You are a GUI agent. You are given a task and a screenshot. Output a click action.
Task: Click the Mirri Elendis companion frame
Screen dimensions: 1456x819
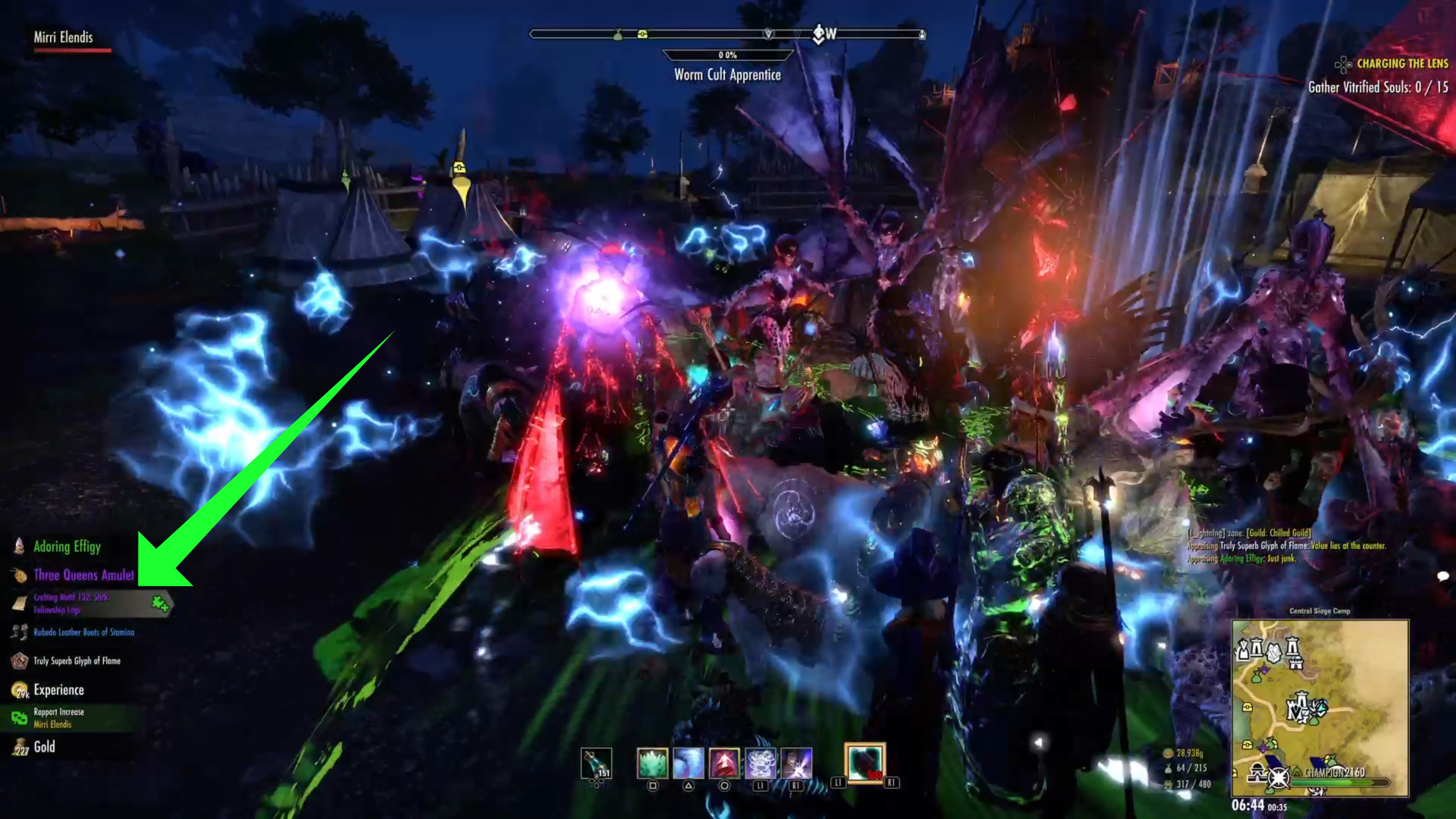pyautogui.click(x=64, y=38)
